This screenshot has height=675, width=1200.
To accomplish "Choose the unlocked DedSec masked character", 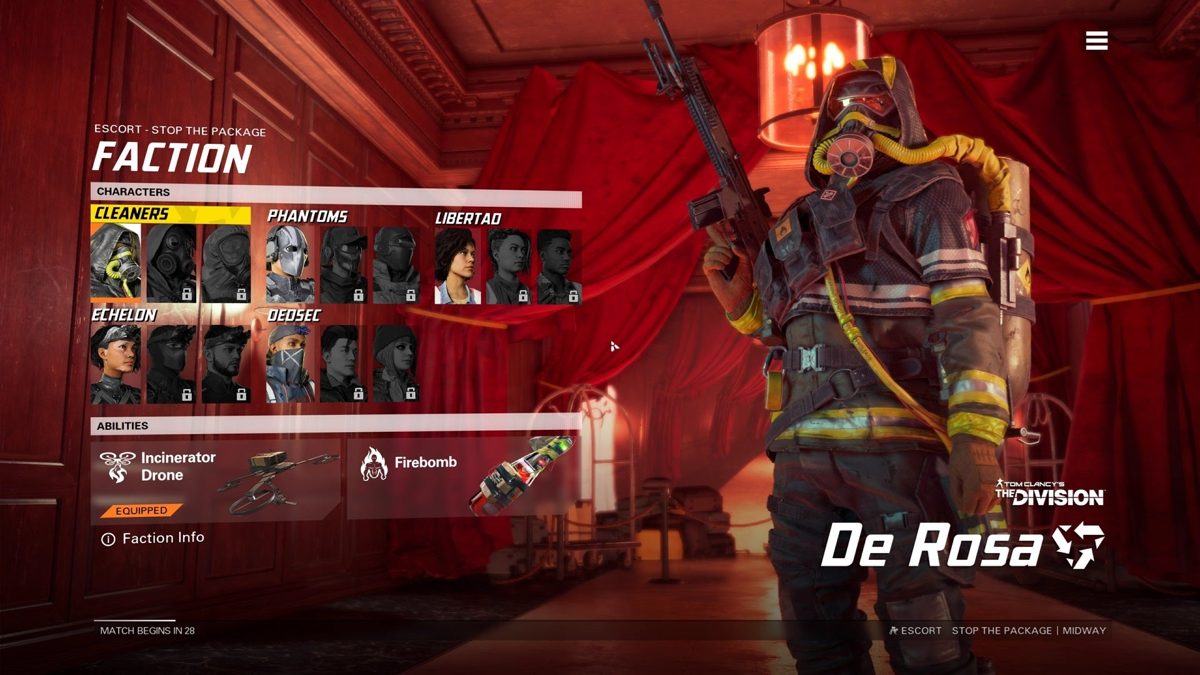I will pyautogui.click(x=290, y=364).
